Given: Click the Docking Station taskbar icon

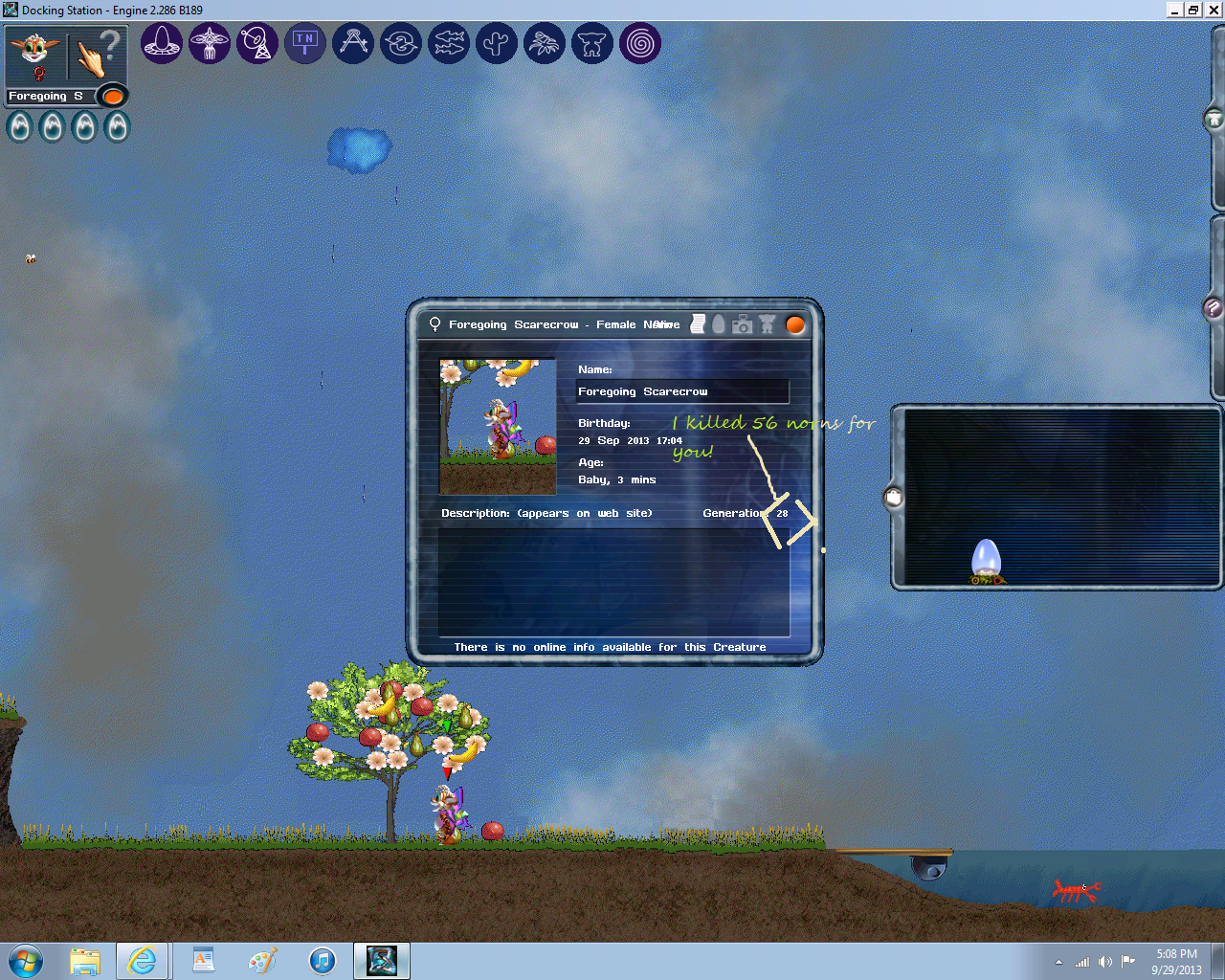Looking at the screenshot, I should (382, 961).
